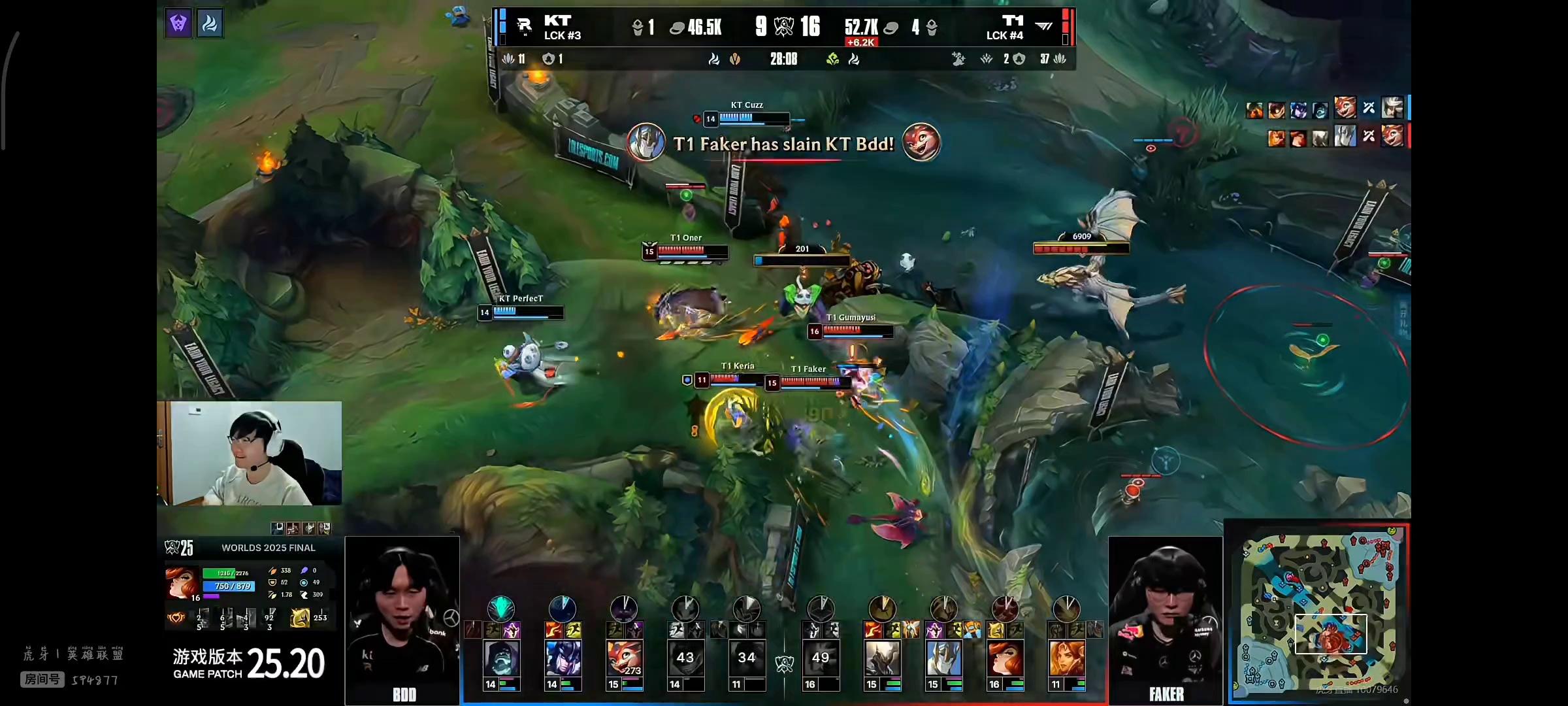The width and height of the screenshot is (1568, 706).
Task: Select the blue-team Smolder portrait showing 273
Action: point(624,658)
